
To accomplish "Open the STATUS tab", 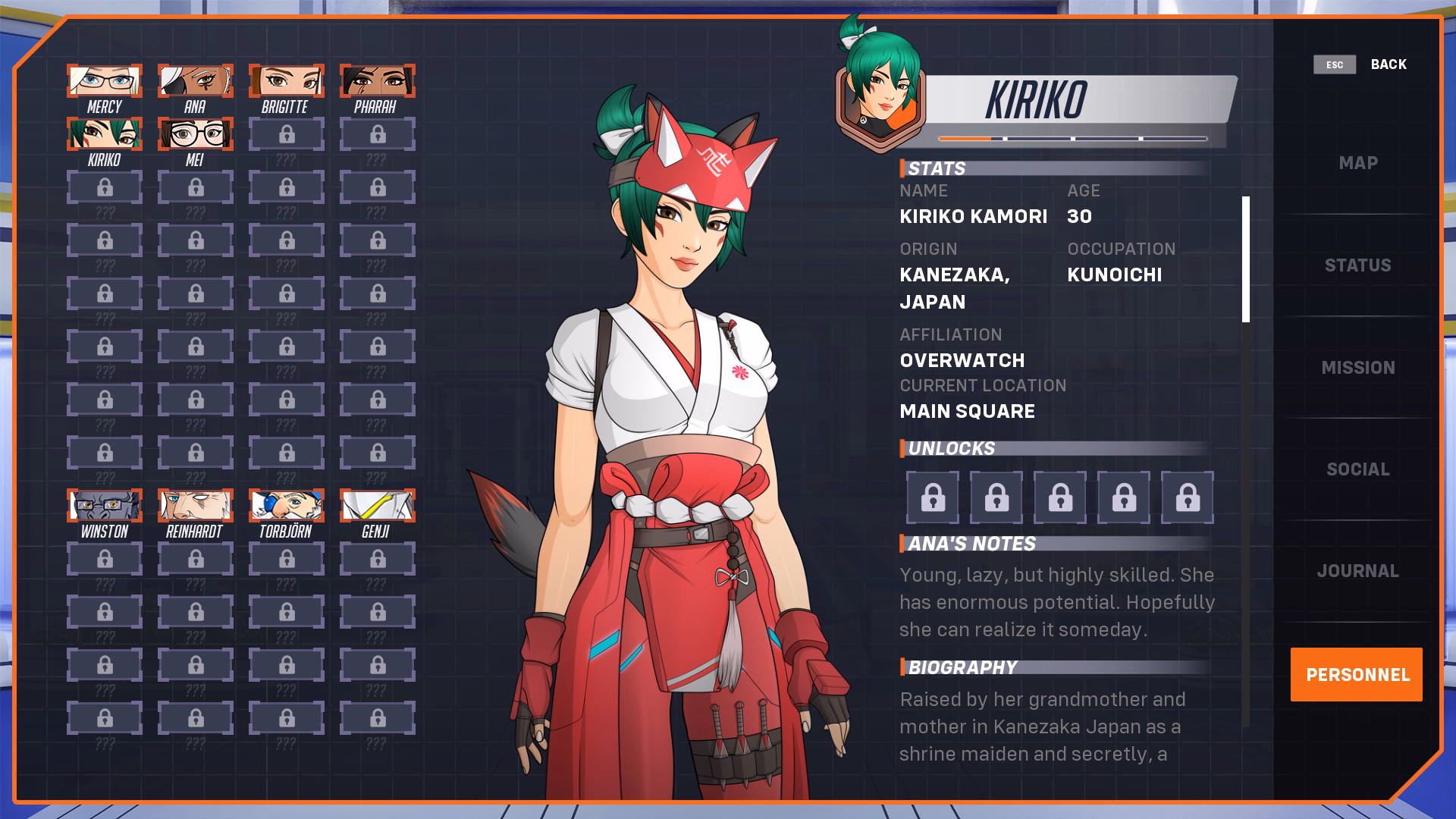I will 1358,265.
